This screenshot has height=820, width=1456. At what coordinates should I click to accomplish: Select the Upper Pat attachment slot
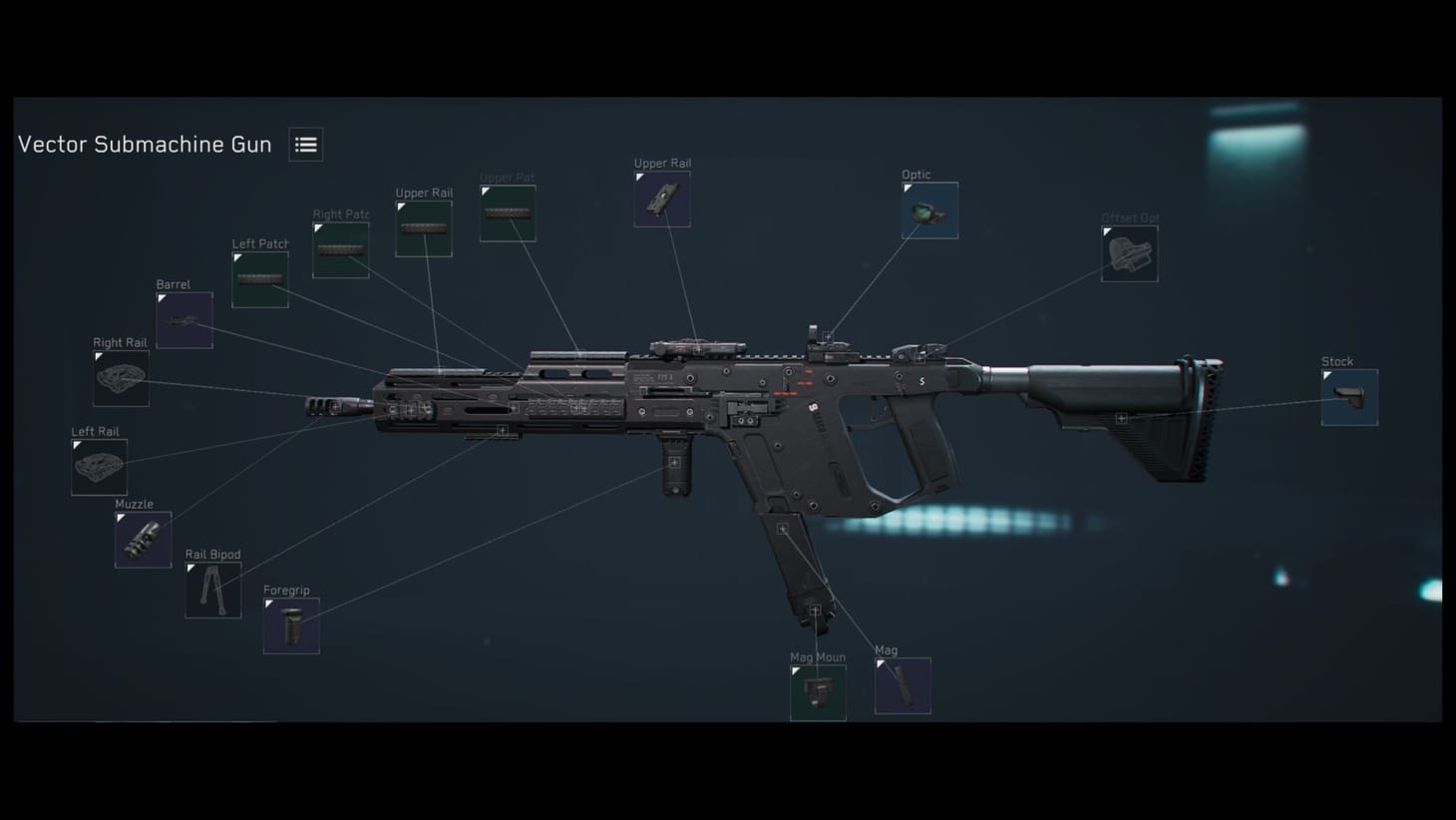507,211
